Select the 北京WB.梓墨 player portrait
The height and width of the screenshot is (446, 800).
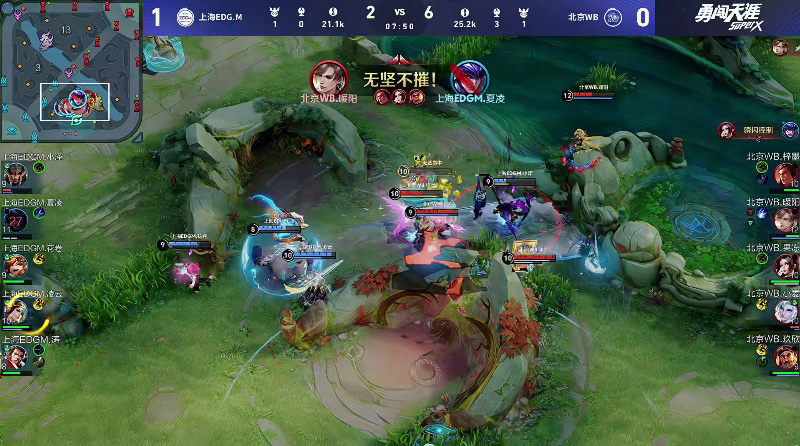click(785, 176)
